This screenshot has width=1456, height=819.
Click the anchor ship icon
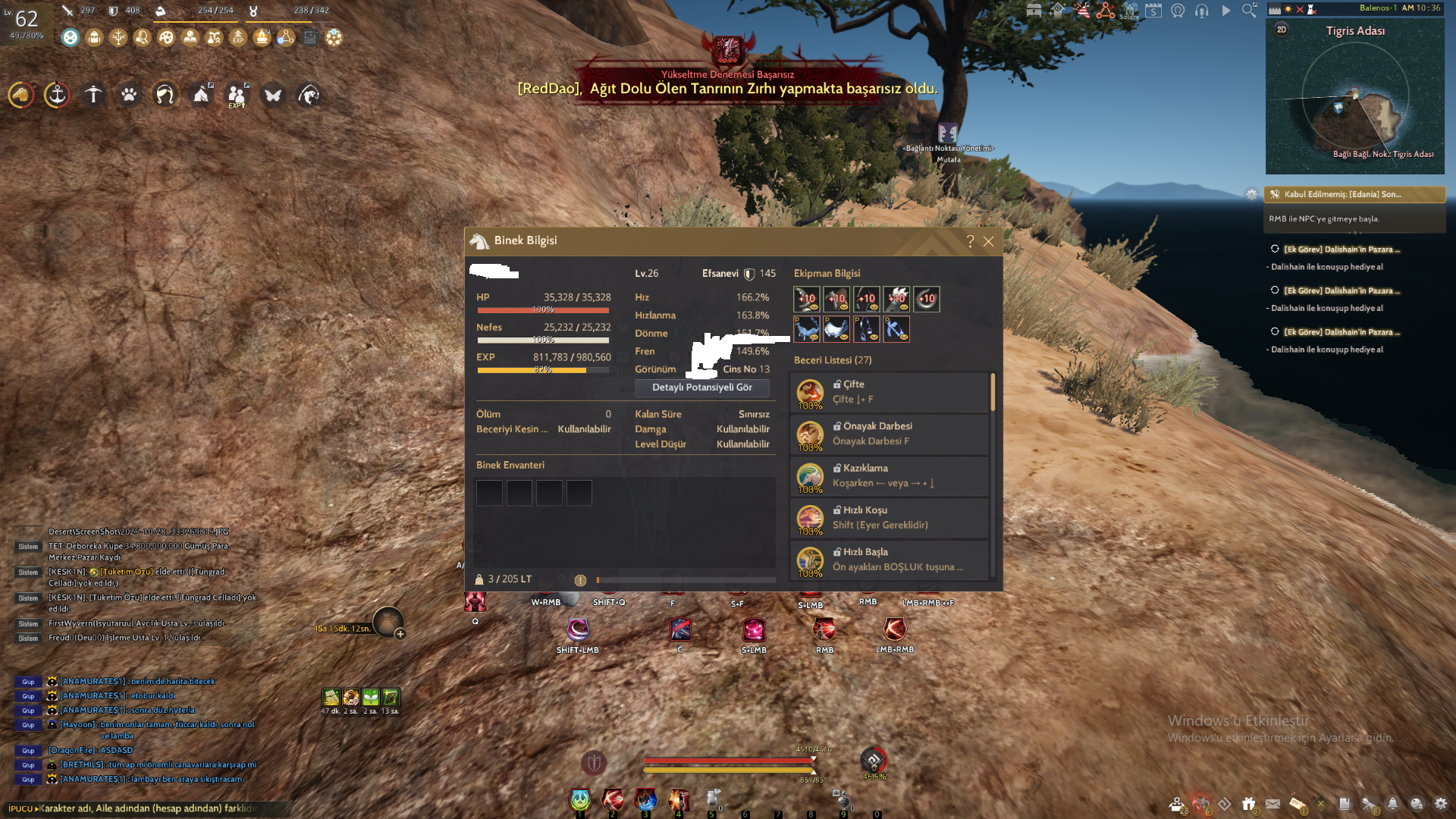click(x=57, y=96)
